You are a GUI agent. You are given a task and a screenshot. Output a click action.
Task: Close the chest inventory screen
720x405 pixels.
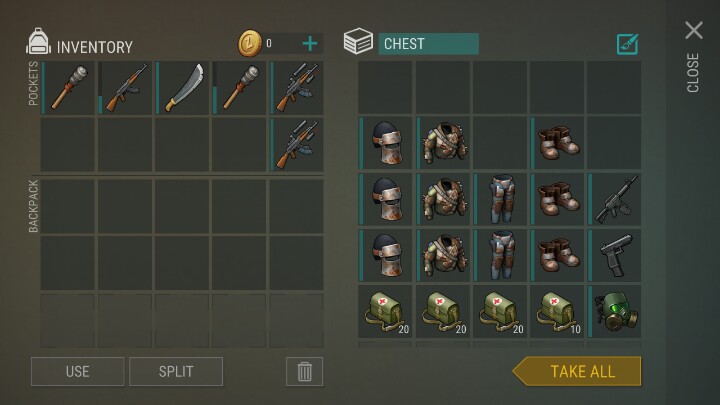pos(693,31)
